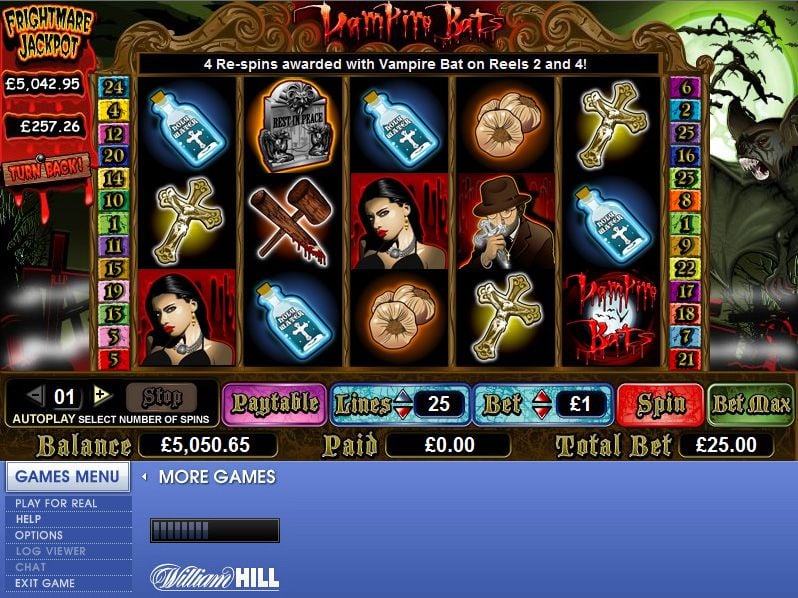Open the Options entry
The height and width of the screenshot is (598, 798).
click(39, 535)
